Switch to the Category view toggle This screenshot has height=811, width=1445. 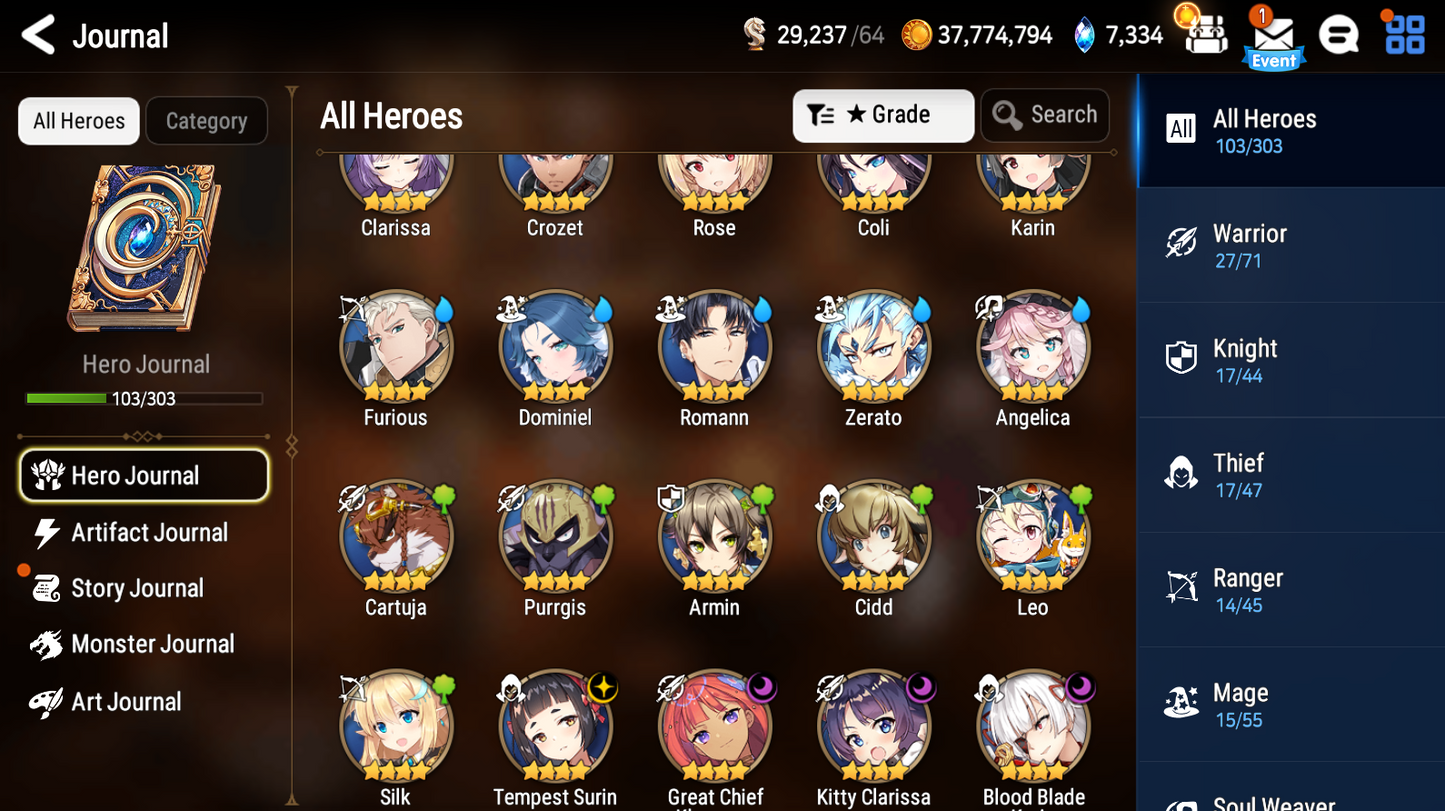[206, 120]
